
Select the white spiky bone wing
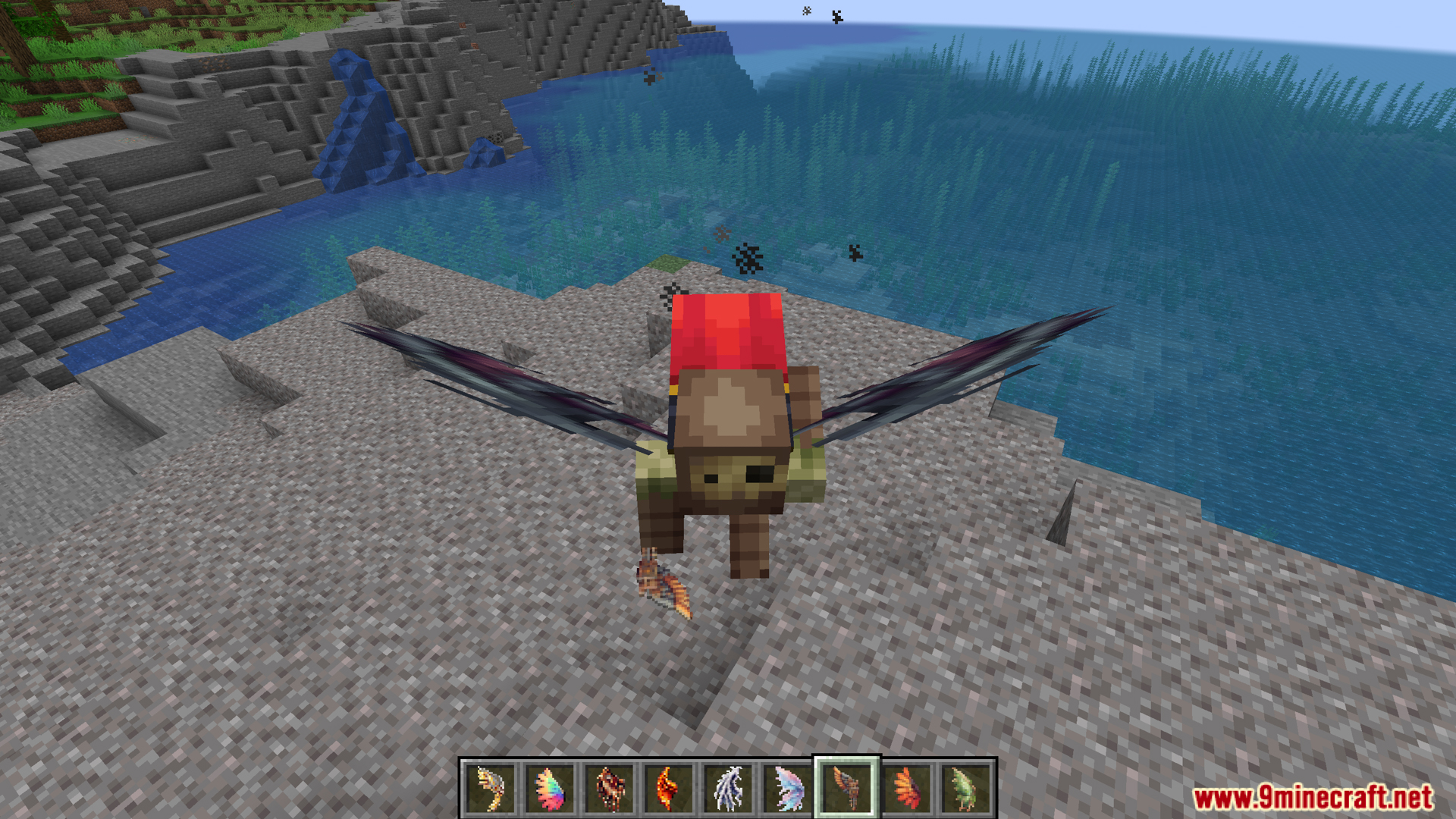pyautogui.click(x=728, y=788)
